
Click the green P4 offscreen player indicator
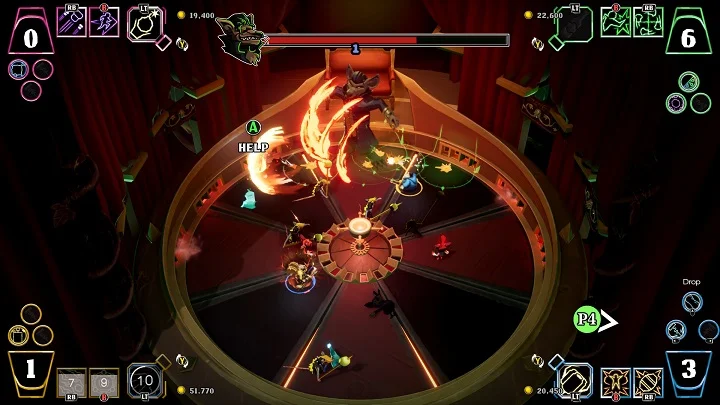tap(587, 320)
